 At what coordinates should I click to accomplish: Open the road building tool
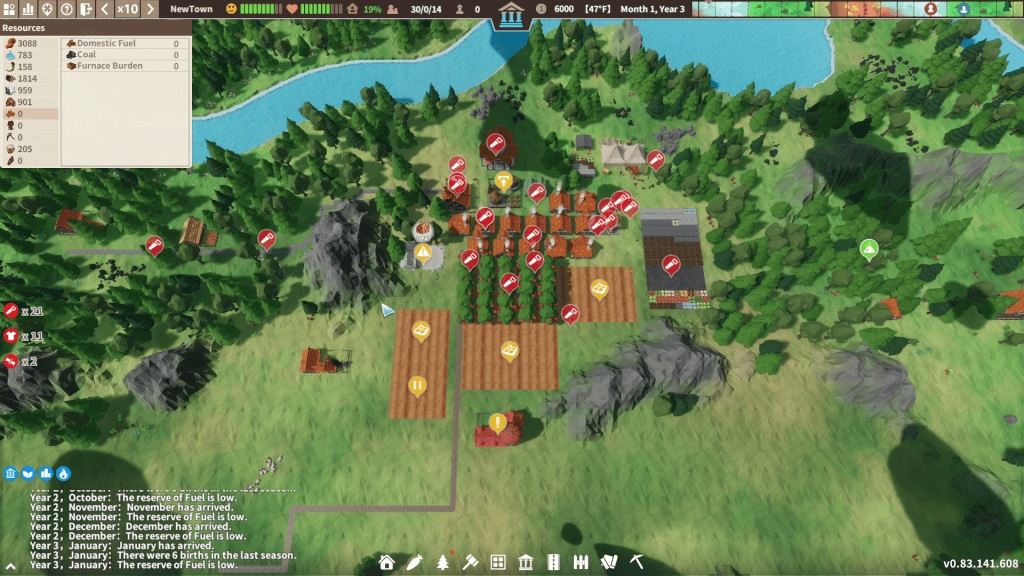[x=553, y=562]
